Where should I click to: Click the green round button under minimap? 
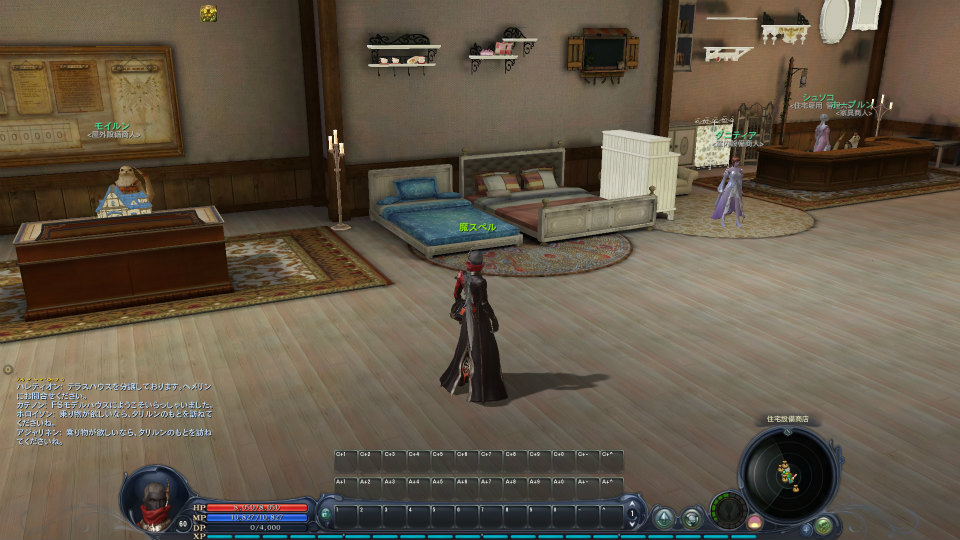pyautogui.click(x=822, y=524)
